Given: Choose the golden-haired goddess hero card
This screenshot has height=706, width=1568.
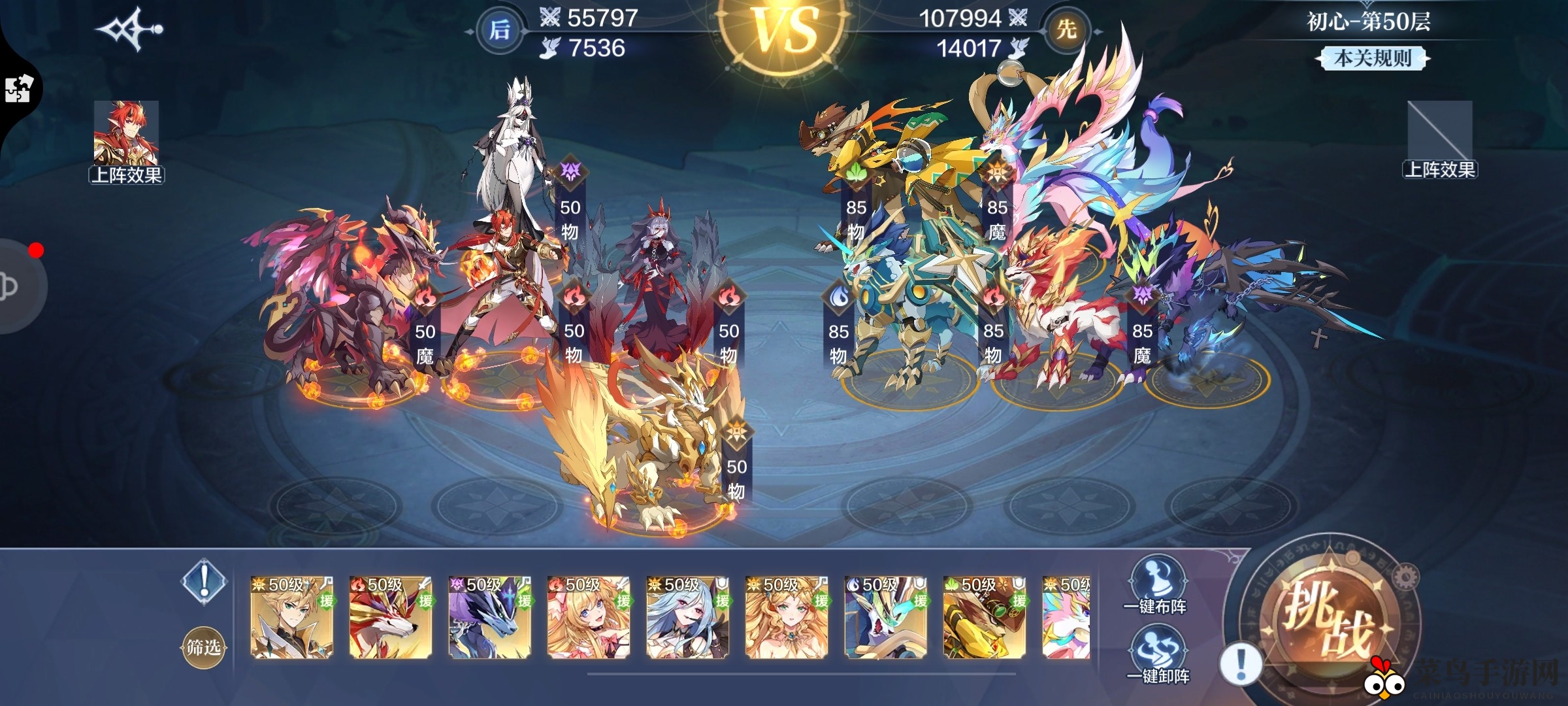Looking at the screenshot, I should point(787,617).
